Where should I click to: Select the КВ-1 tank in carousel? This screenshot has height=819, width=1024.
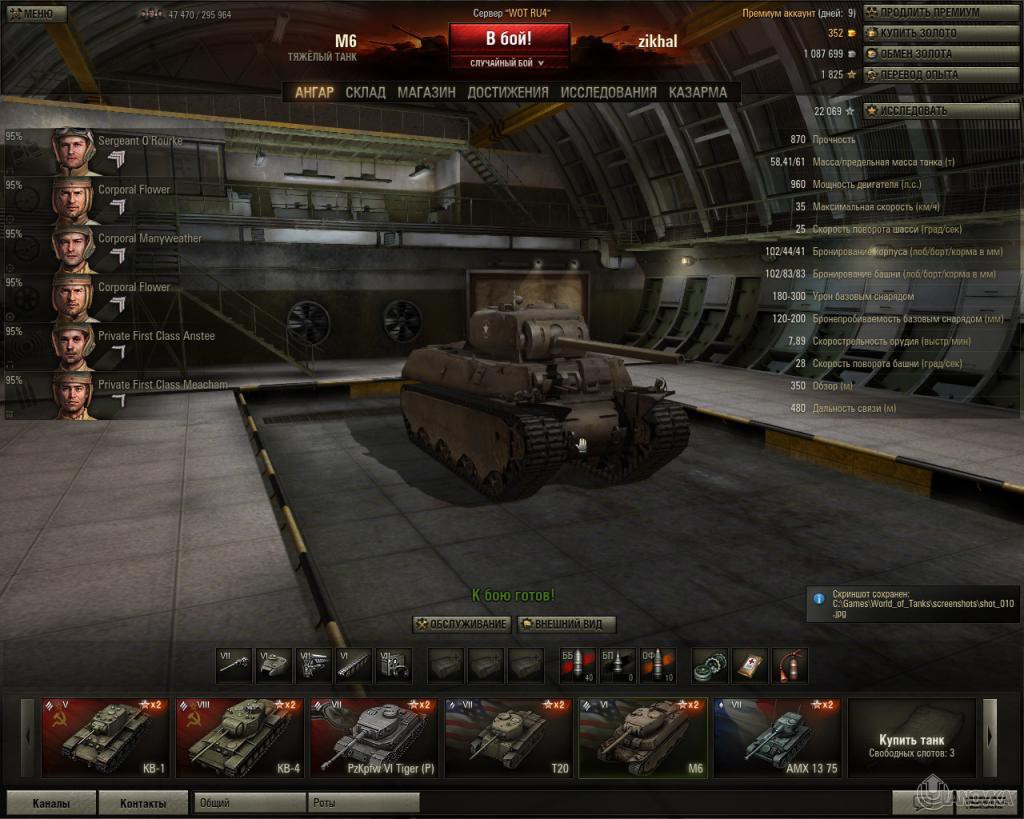(x=106, y=738)
